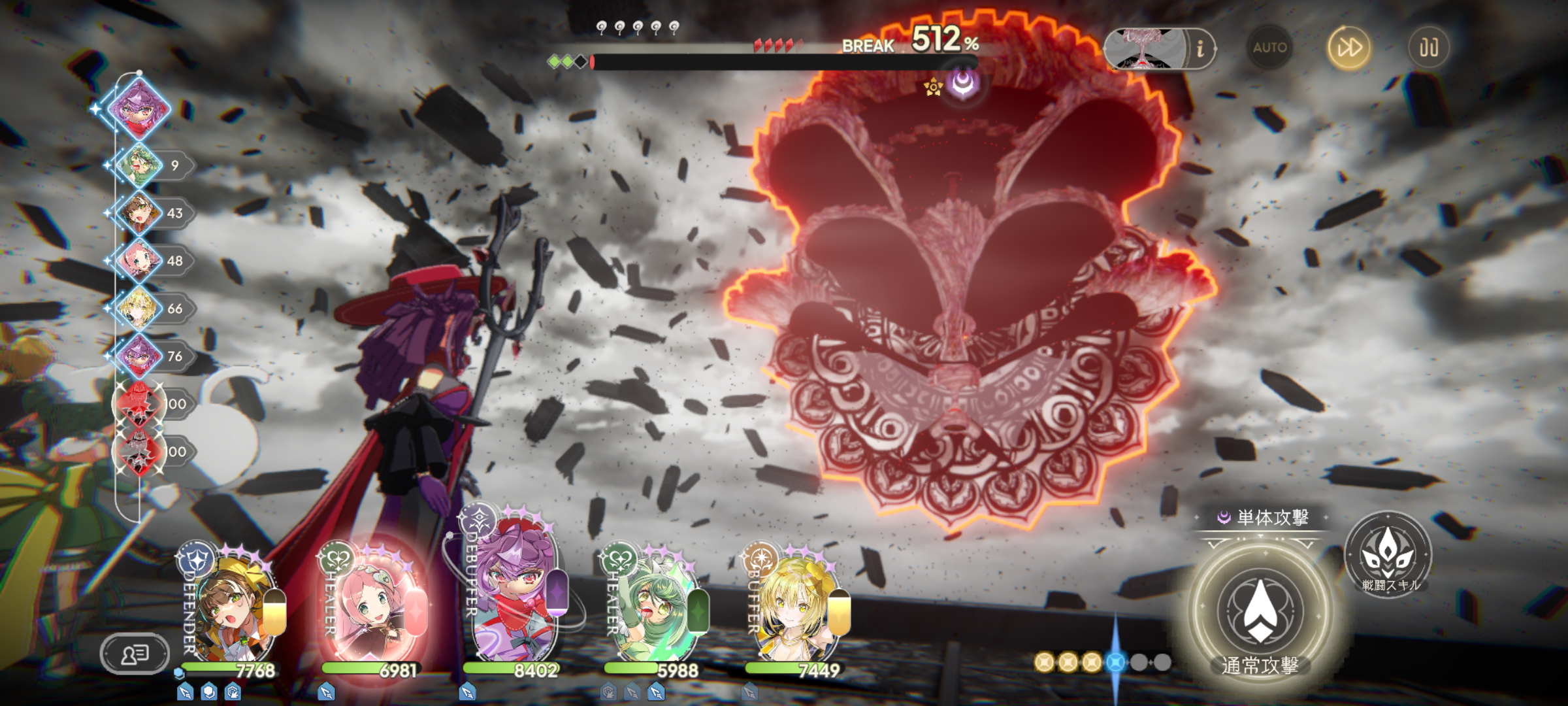Activate the 戦闘スキル battle skill

(1388, 554)
